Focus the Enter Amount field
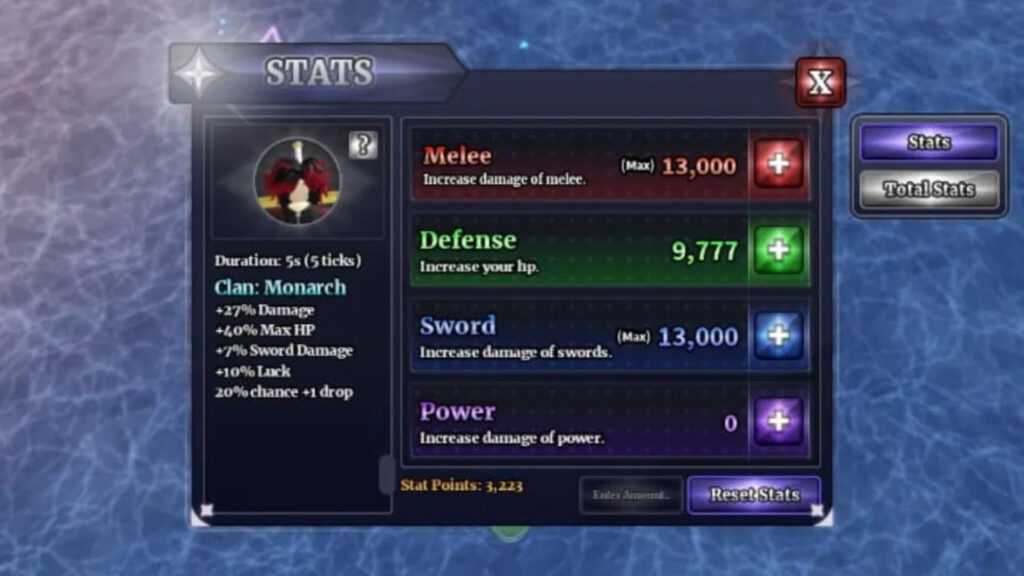The width and height of the screenshot is (1024, 576). pos(631,494)
